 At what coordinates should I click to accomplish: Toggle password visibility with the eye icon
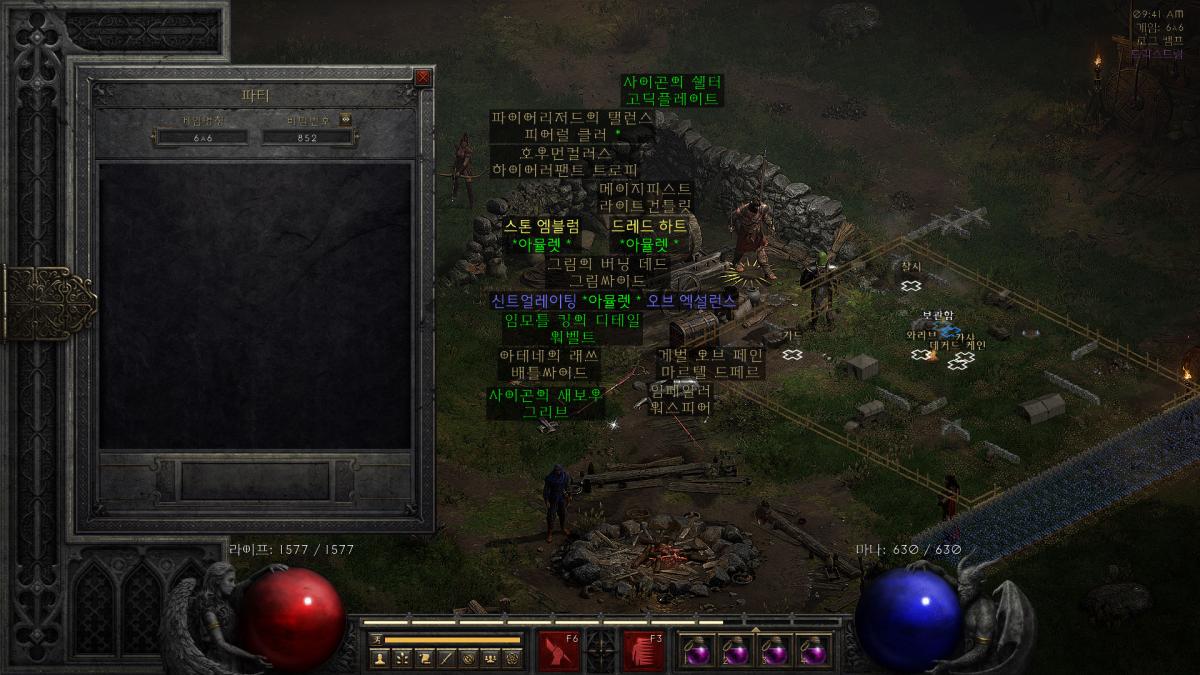346,119
